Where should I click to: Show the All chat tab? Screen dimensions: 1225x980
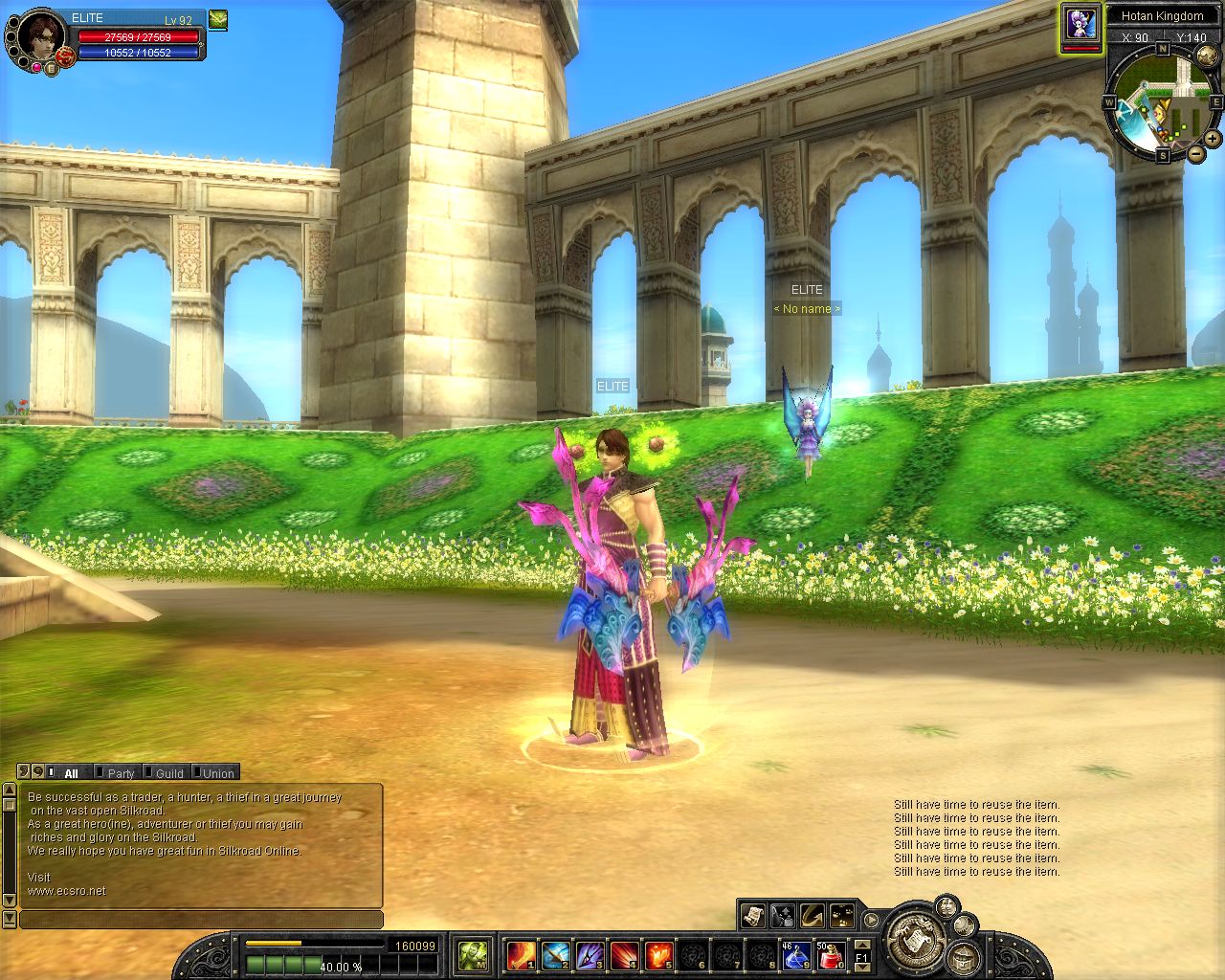72,773
